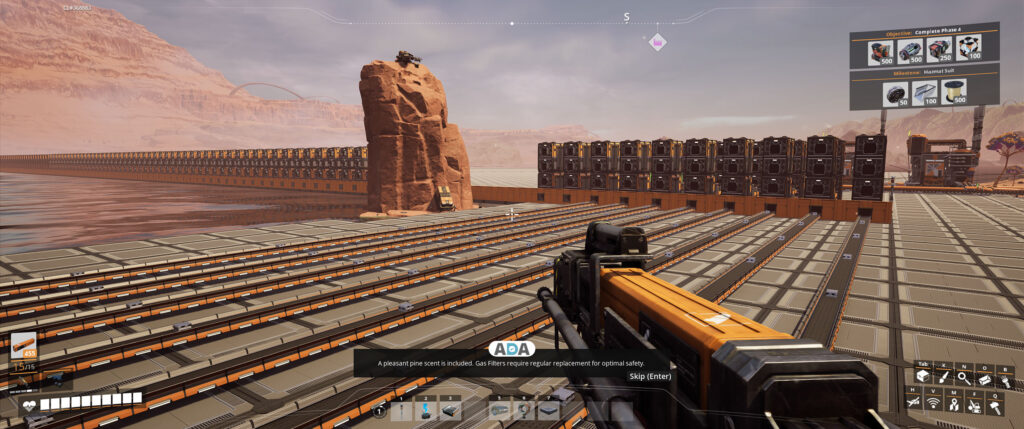Select hotbar slot 1 pole item

[402, 409]
